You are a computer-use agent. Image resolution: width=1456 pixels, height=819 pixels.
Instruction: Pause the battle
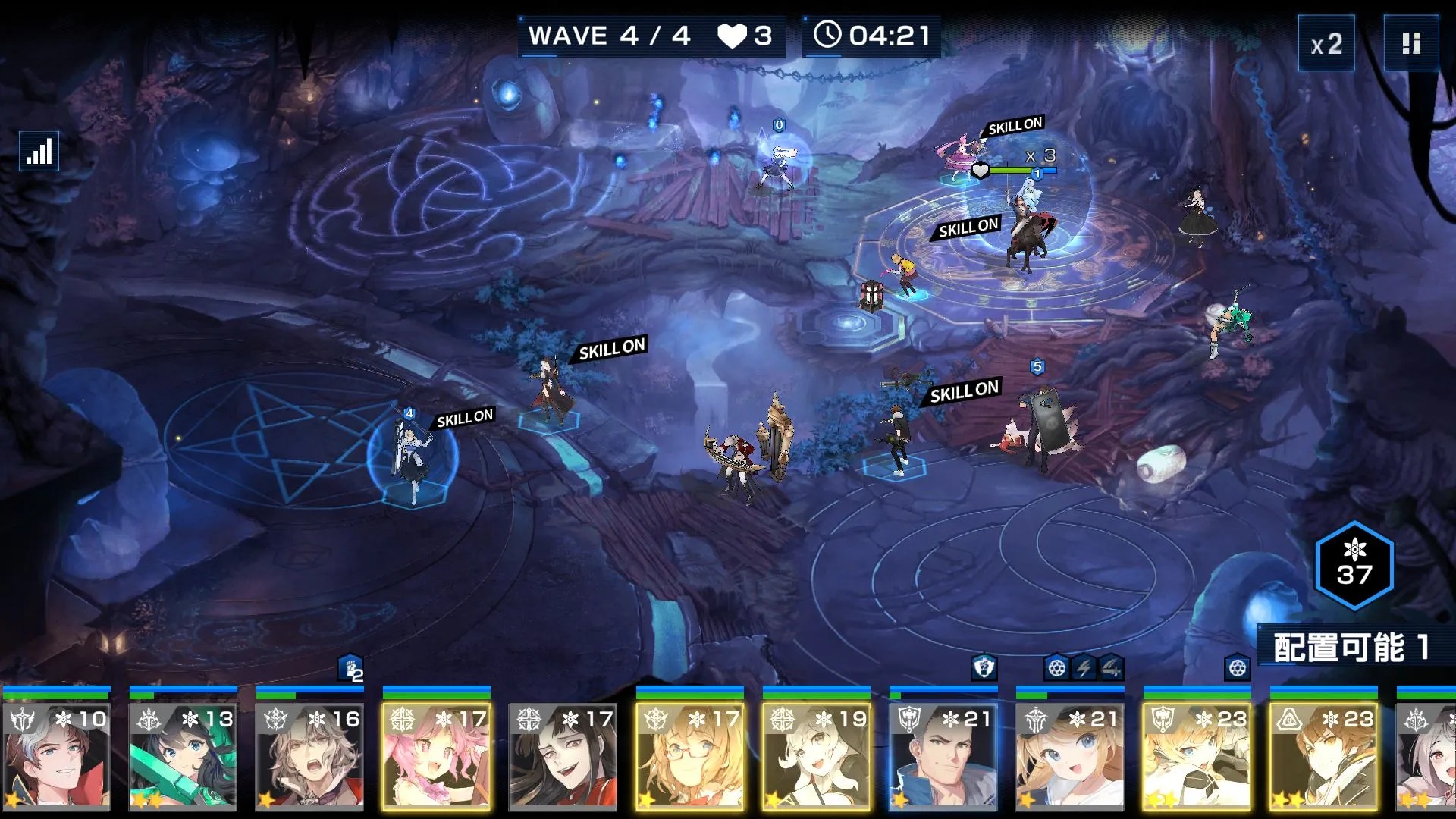[x=1410, y=44]
